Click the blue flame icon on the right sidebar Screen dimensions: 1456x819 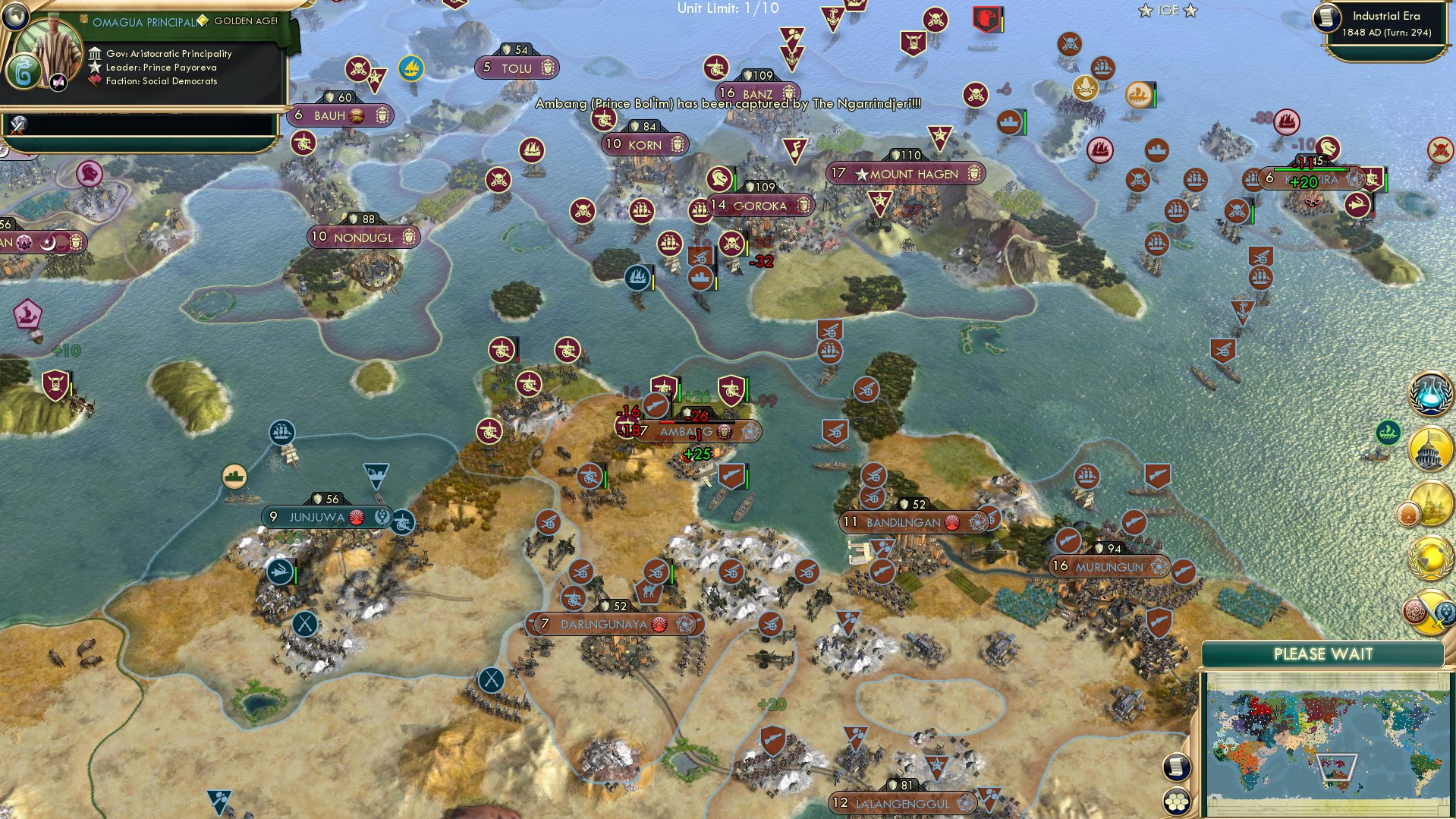1431,395
